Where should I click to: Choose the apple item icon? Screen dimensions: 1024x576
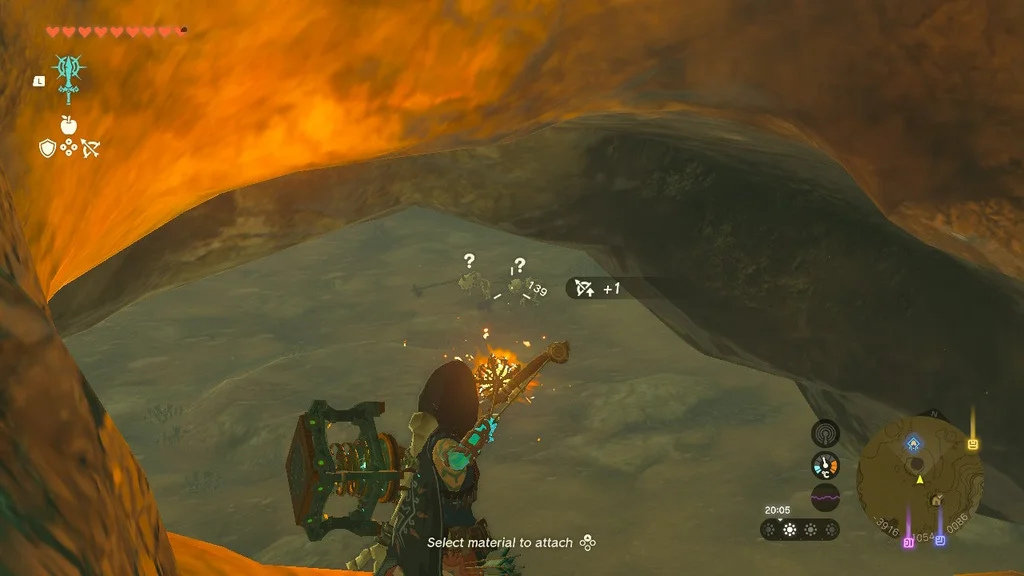pos(70,124)
